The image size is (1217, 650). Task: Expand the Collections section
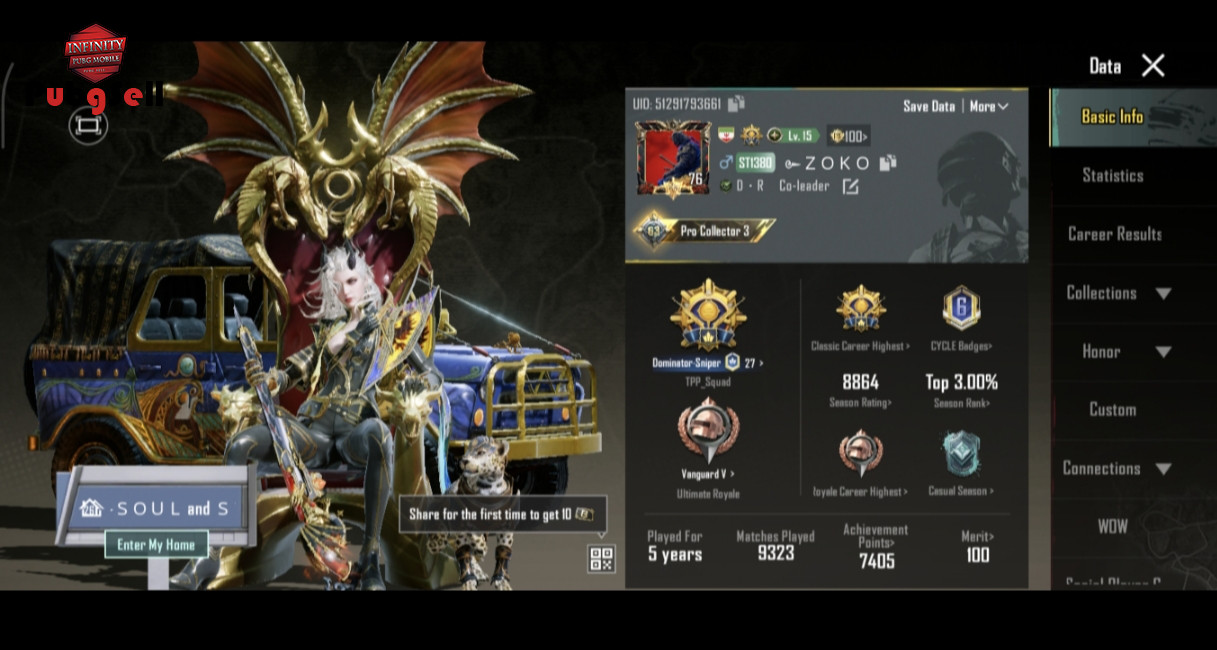[1117, 293]
